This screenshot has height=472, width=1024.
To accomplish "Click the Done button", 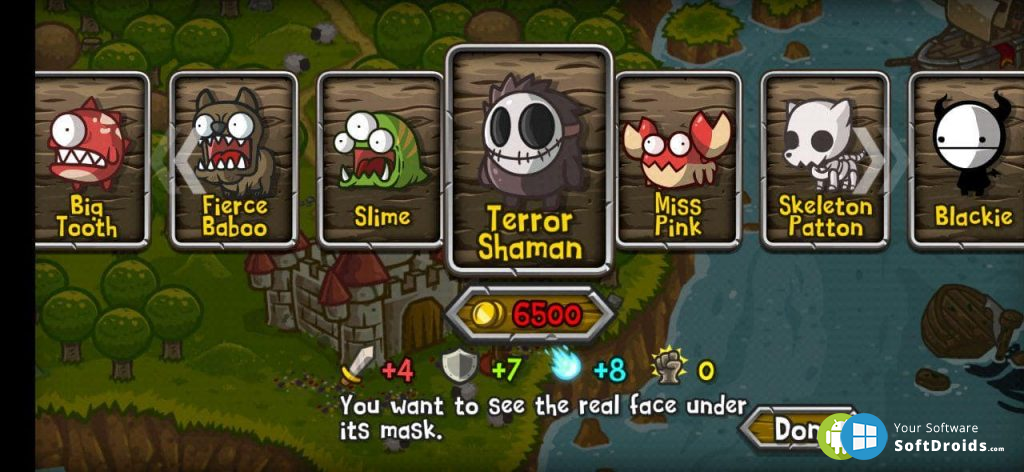I will point(792,429).
